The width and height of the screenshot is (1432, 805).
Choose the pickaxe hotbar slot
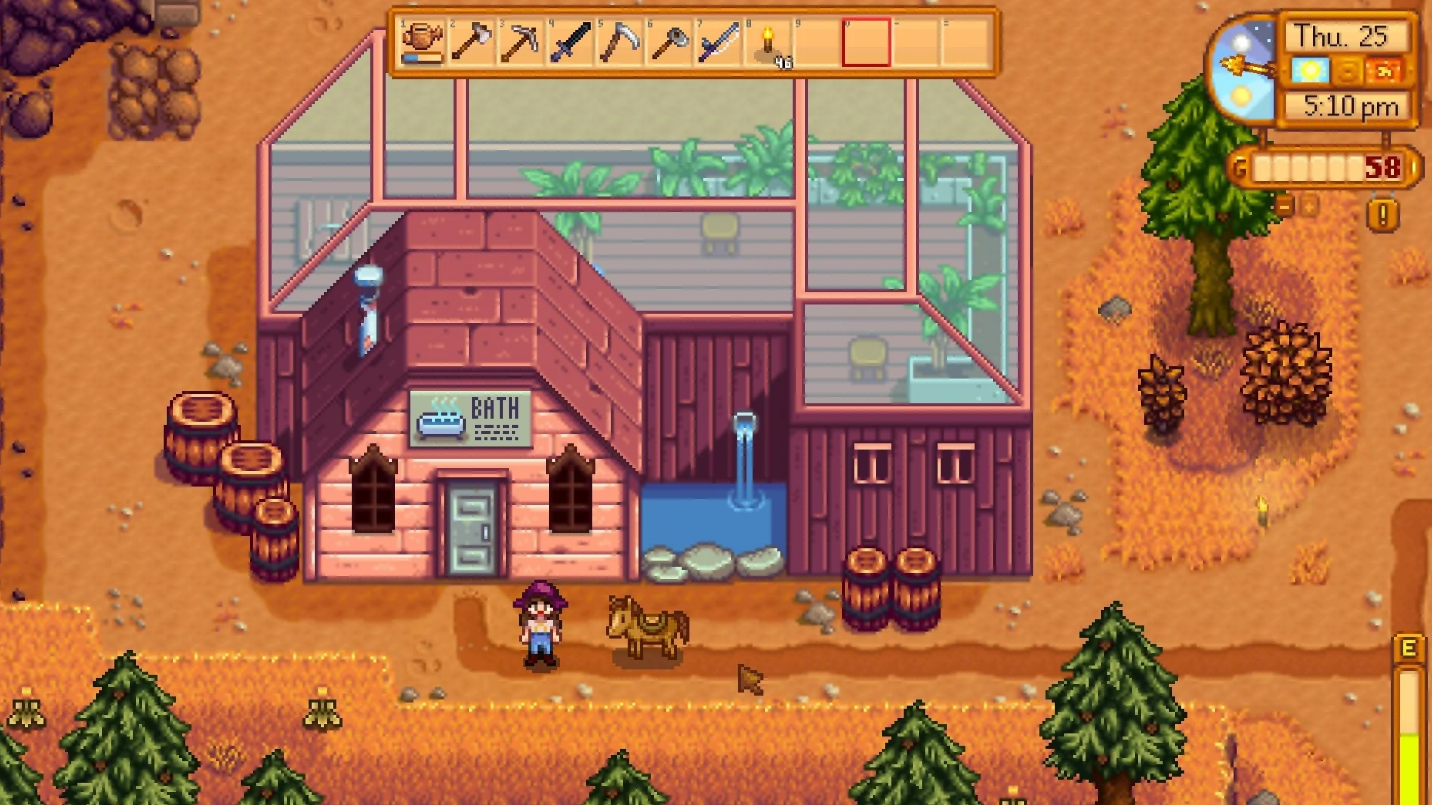(x=520, y=43)
